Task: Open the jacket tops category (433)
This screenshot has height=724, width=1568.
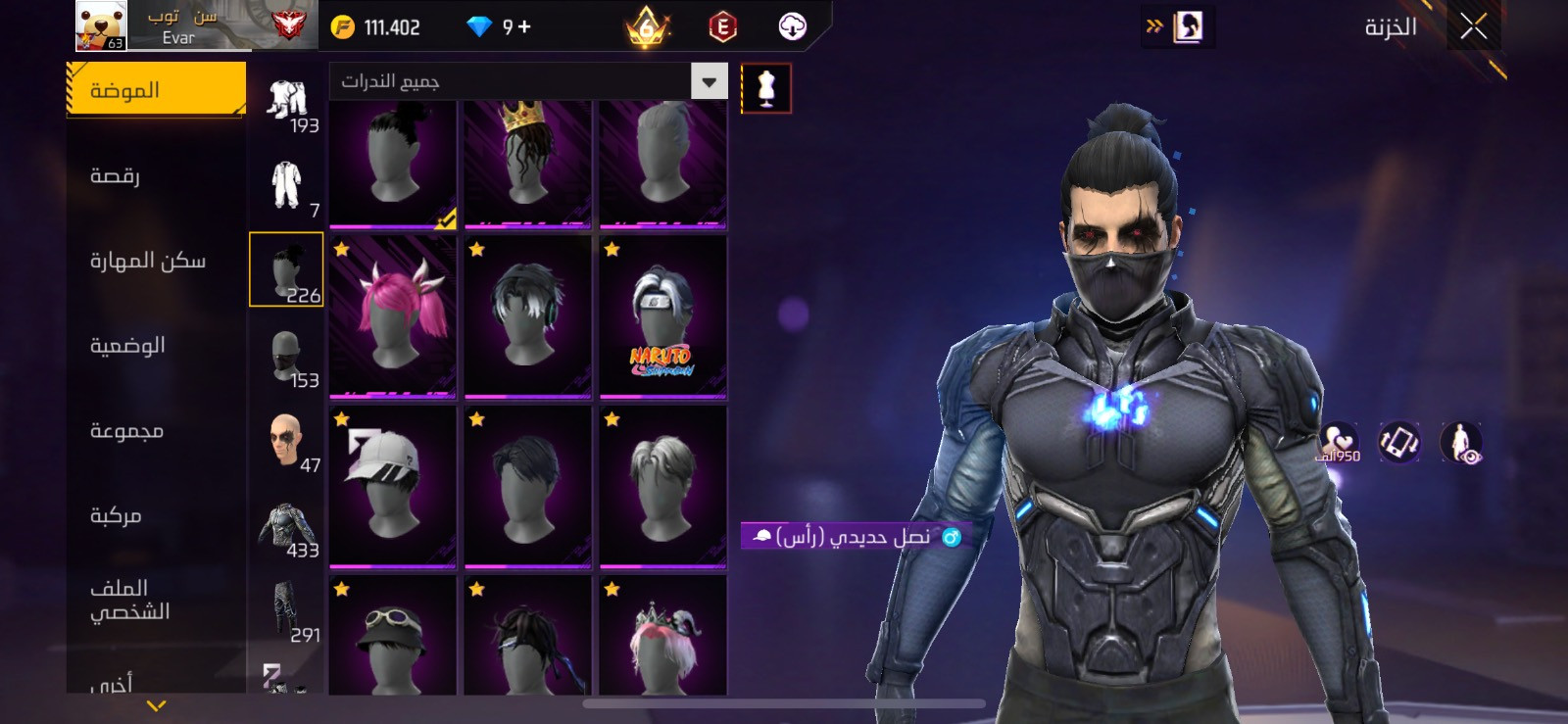Action: click(x=286, y=529)
